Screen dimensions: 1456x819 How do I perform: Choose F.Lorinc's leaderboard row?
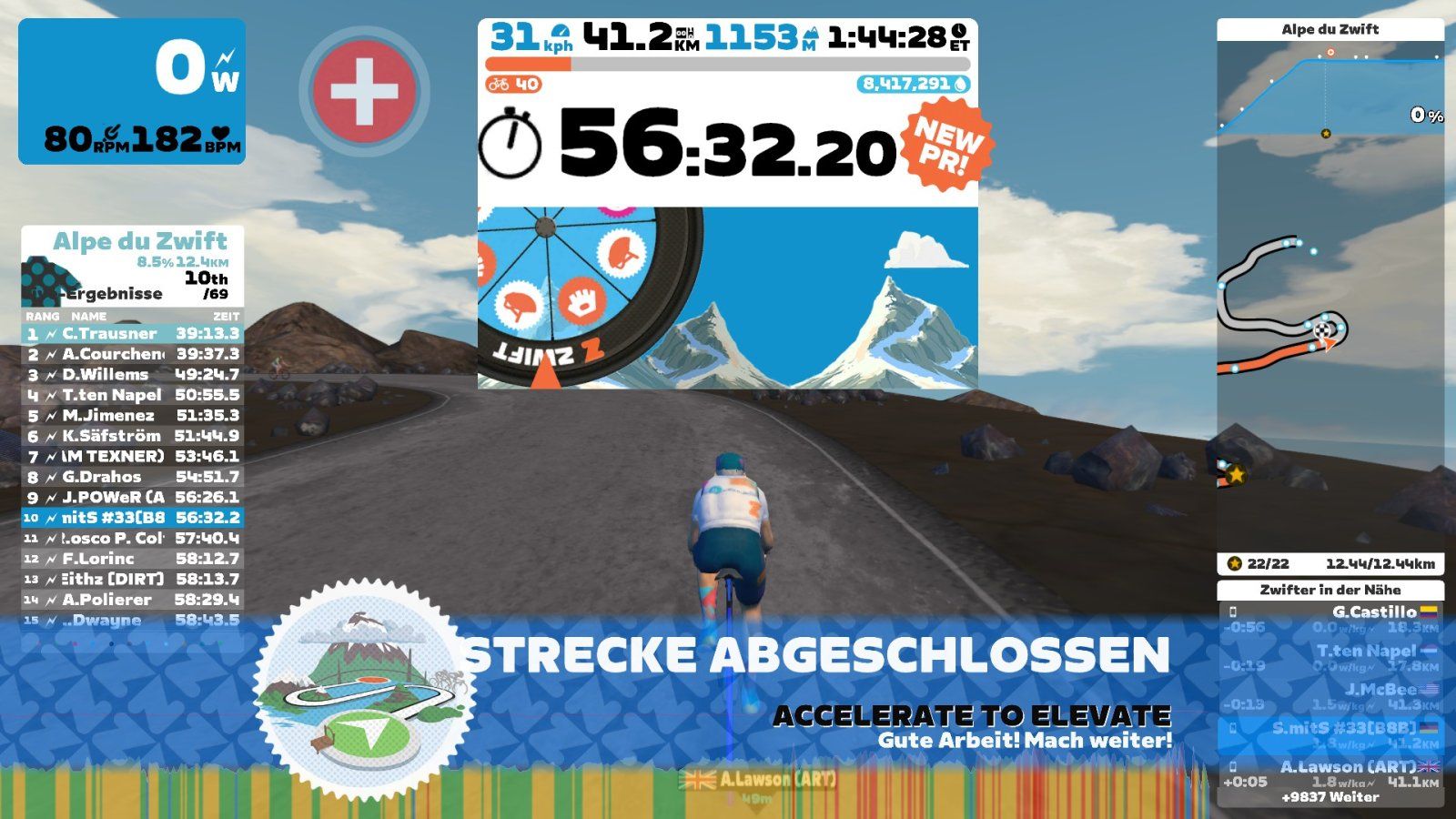133,559
